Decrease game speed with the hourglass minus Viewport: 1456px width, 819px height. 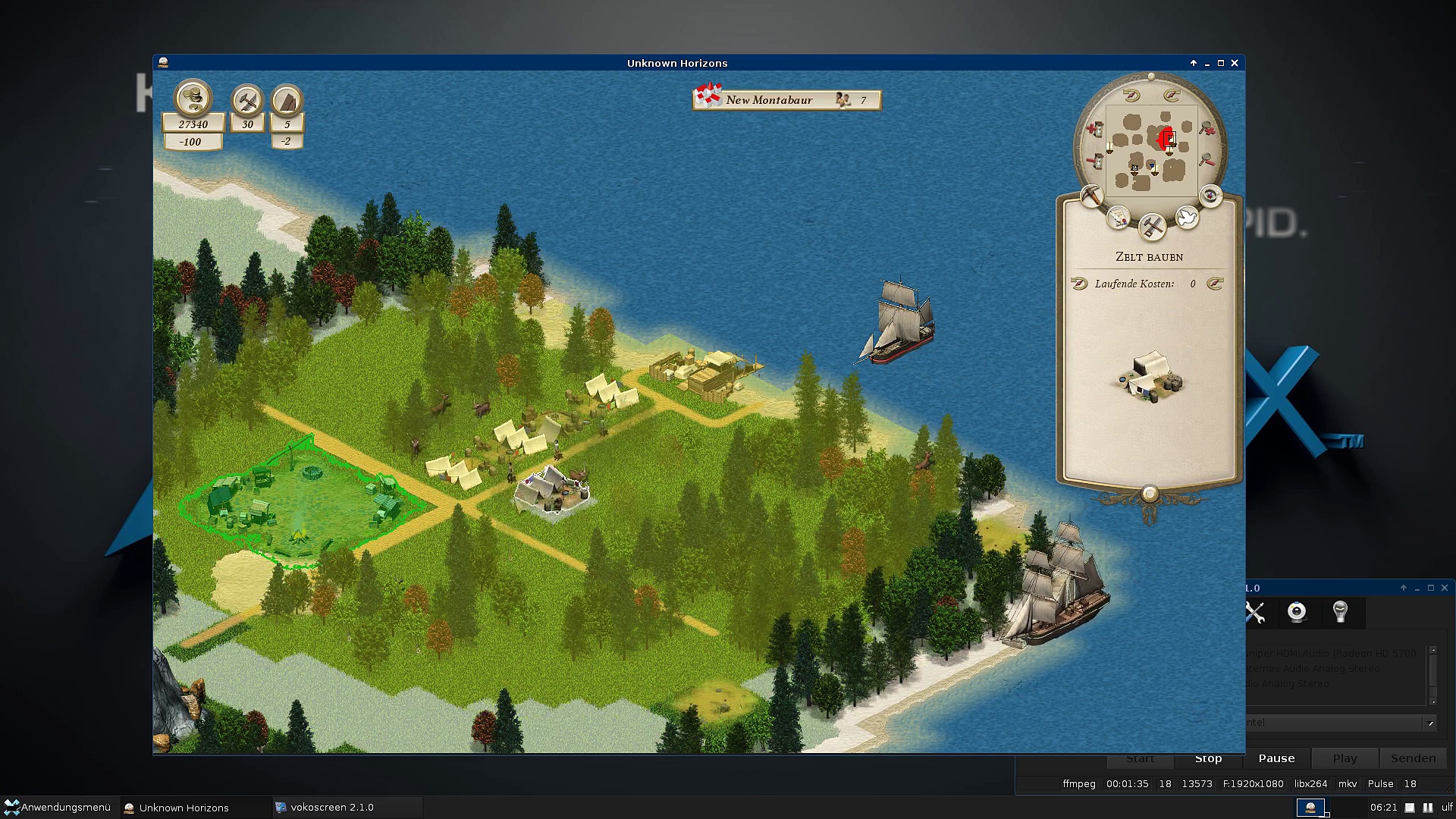(1094, 161)
